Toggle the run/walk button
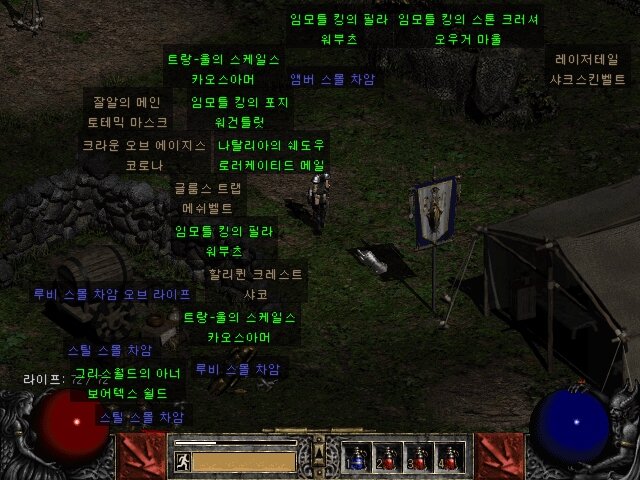This screenshot has width=640, height=480. coord(182,461)
